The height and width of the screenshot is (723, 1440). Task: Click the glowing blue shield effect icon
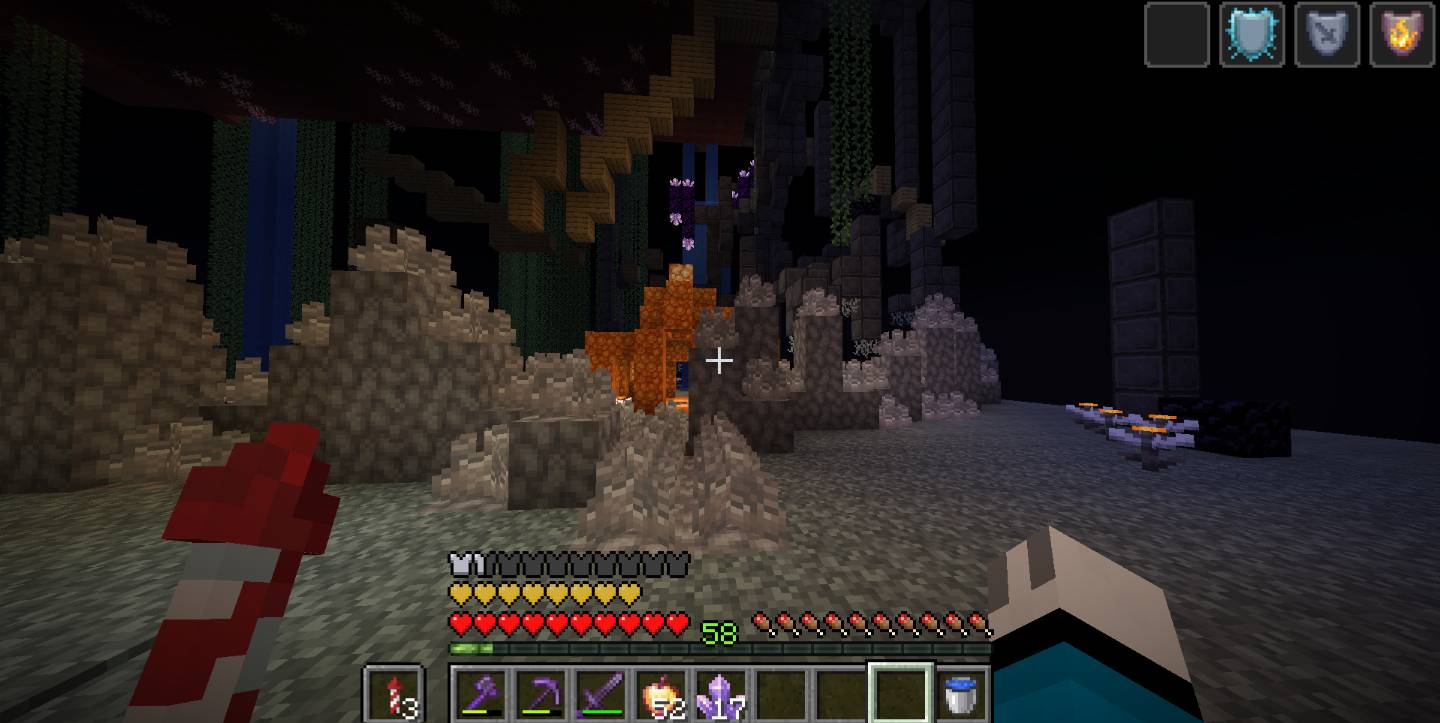coord(1252,35)
